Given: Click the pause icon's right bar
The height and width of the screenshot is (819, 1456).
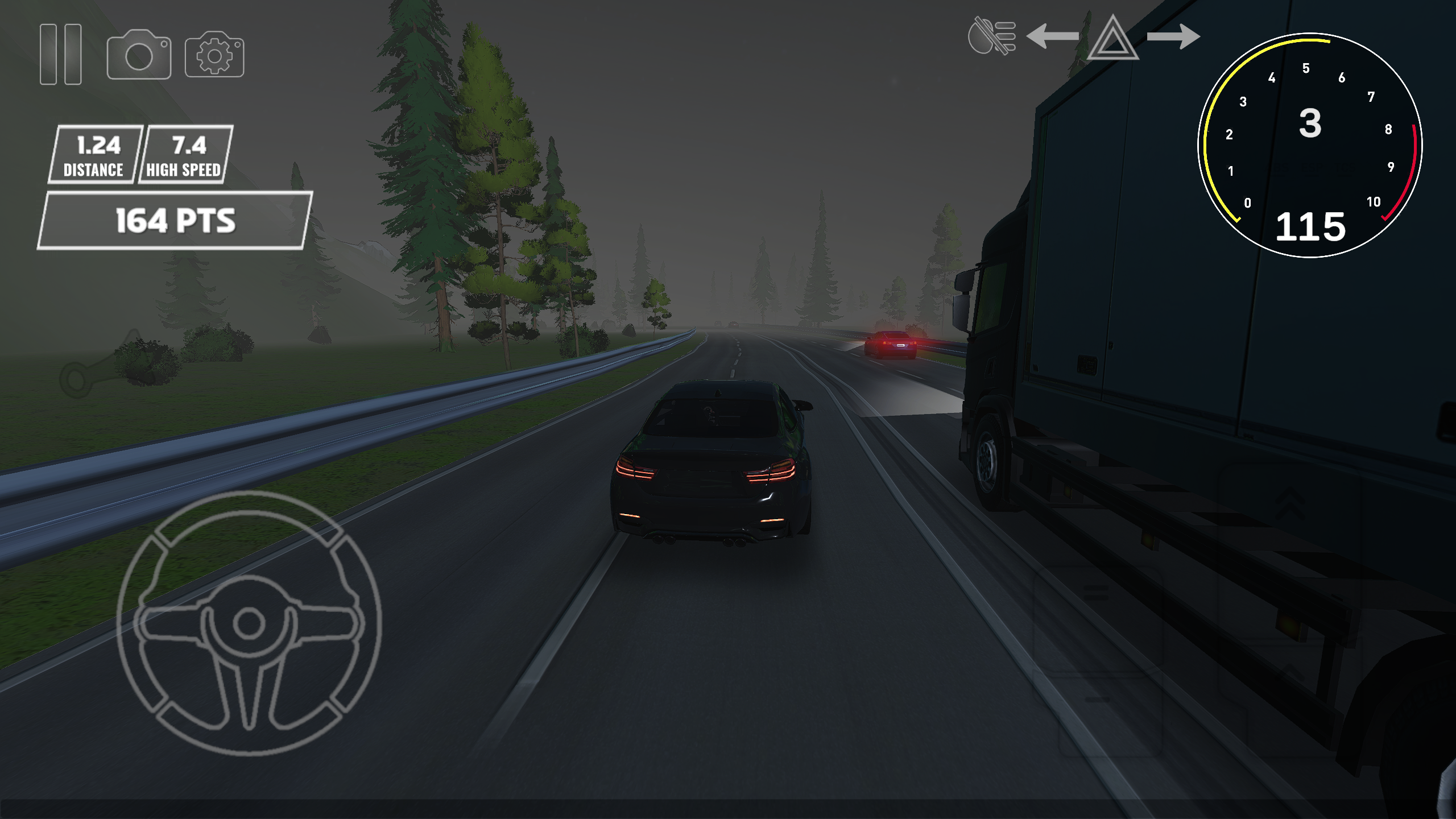Looking at the screenshot, I should 74,54.
